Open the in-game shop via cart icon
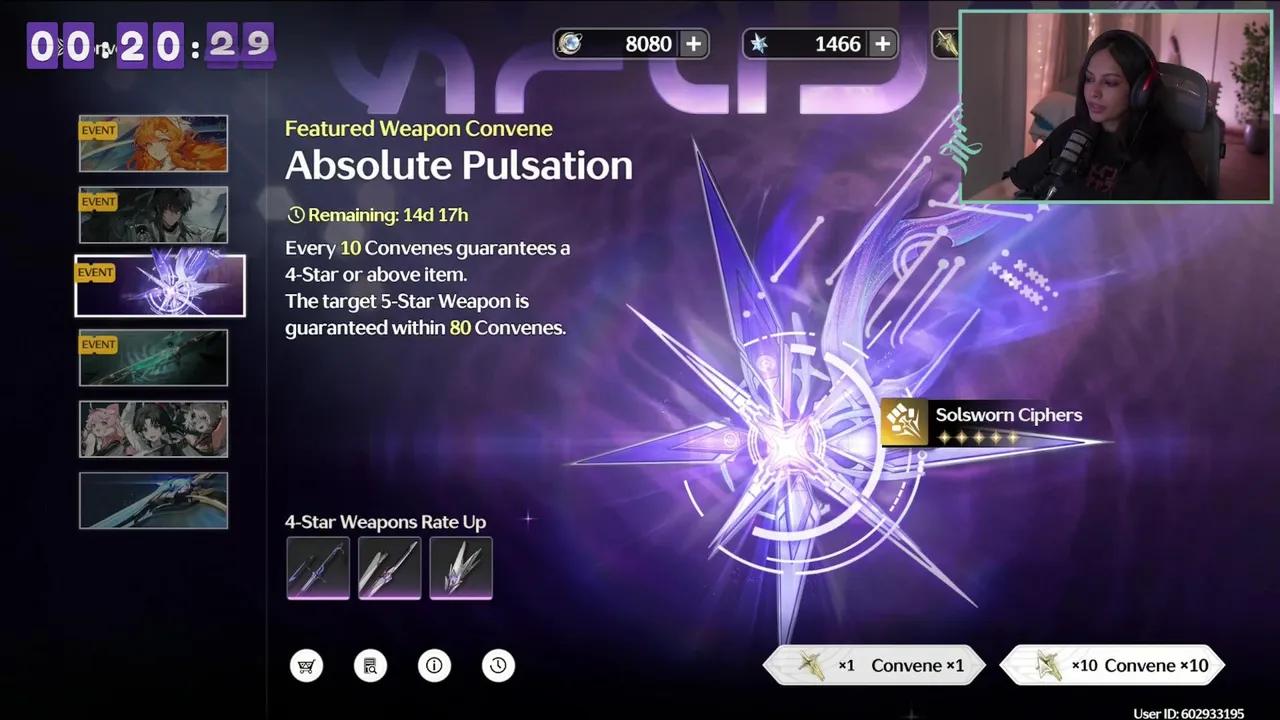This screenshot has width=1280, height=720. [x=307, y=665]
